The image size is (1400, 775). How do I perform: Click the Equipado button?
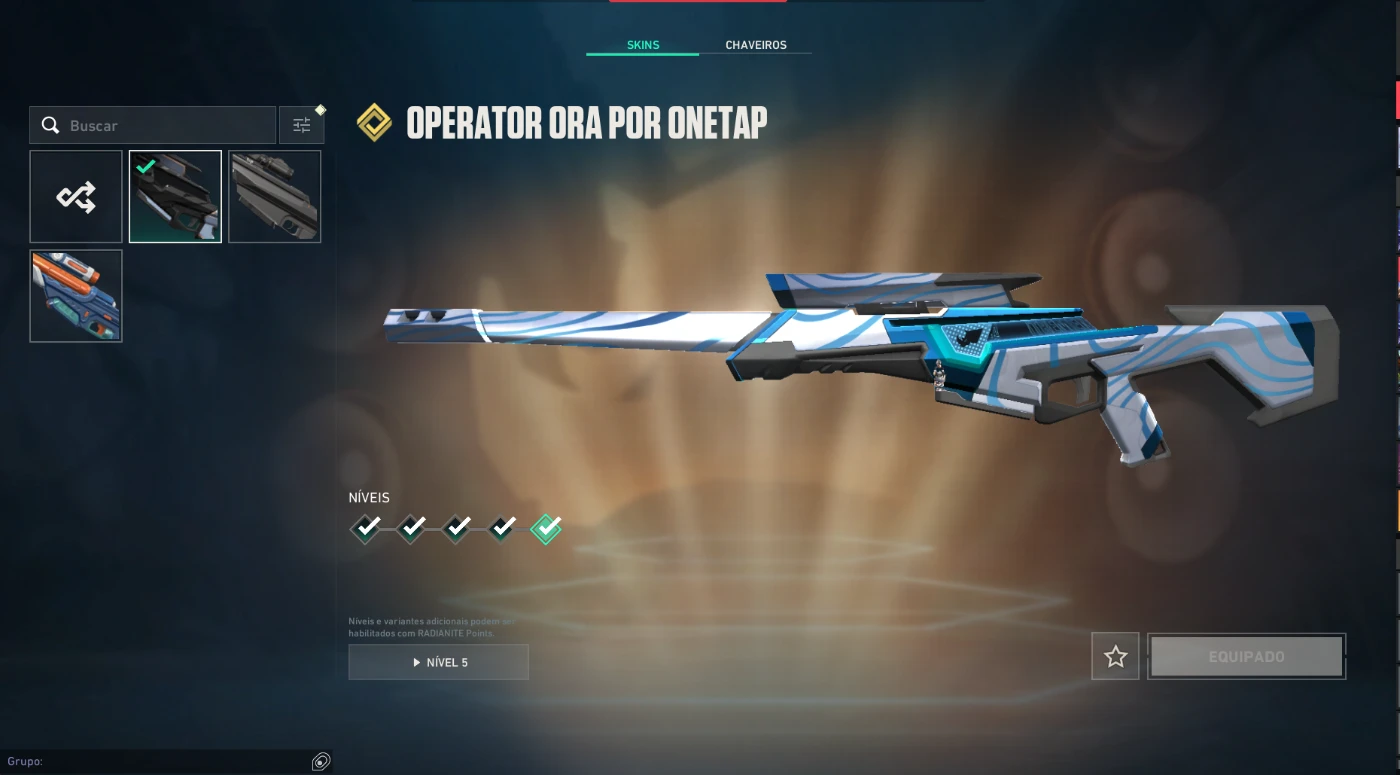[x=1246, y=657]
